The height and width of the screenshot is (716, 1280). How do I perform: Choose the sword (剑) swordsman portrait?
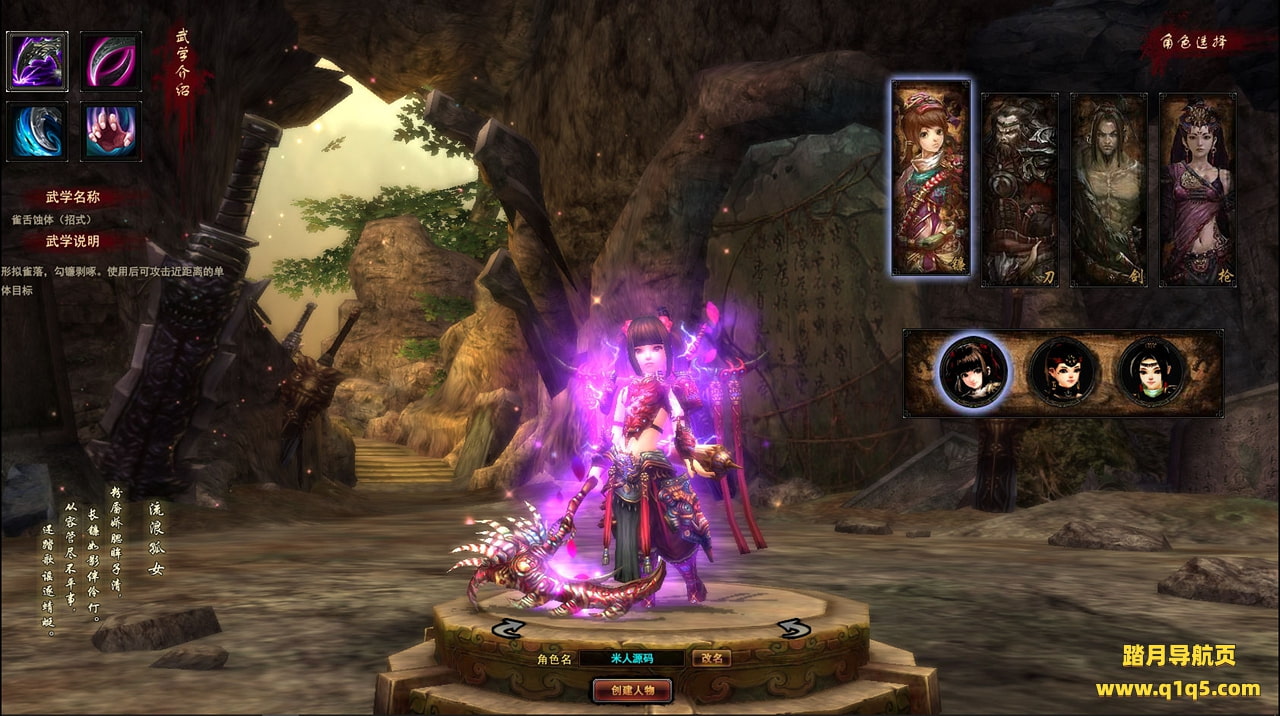click(1108, 190)
